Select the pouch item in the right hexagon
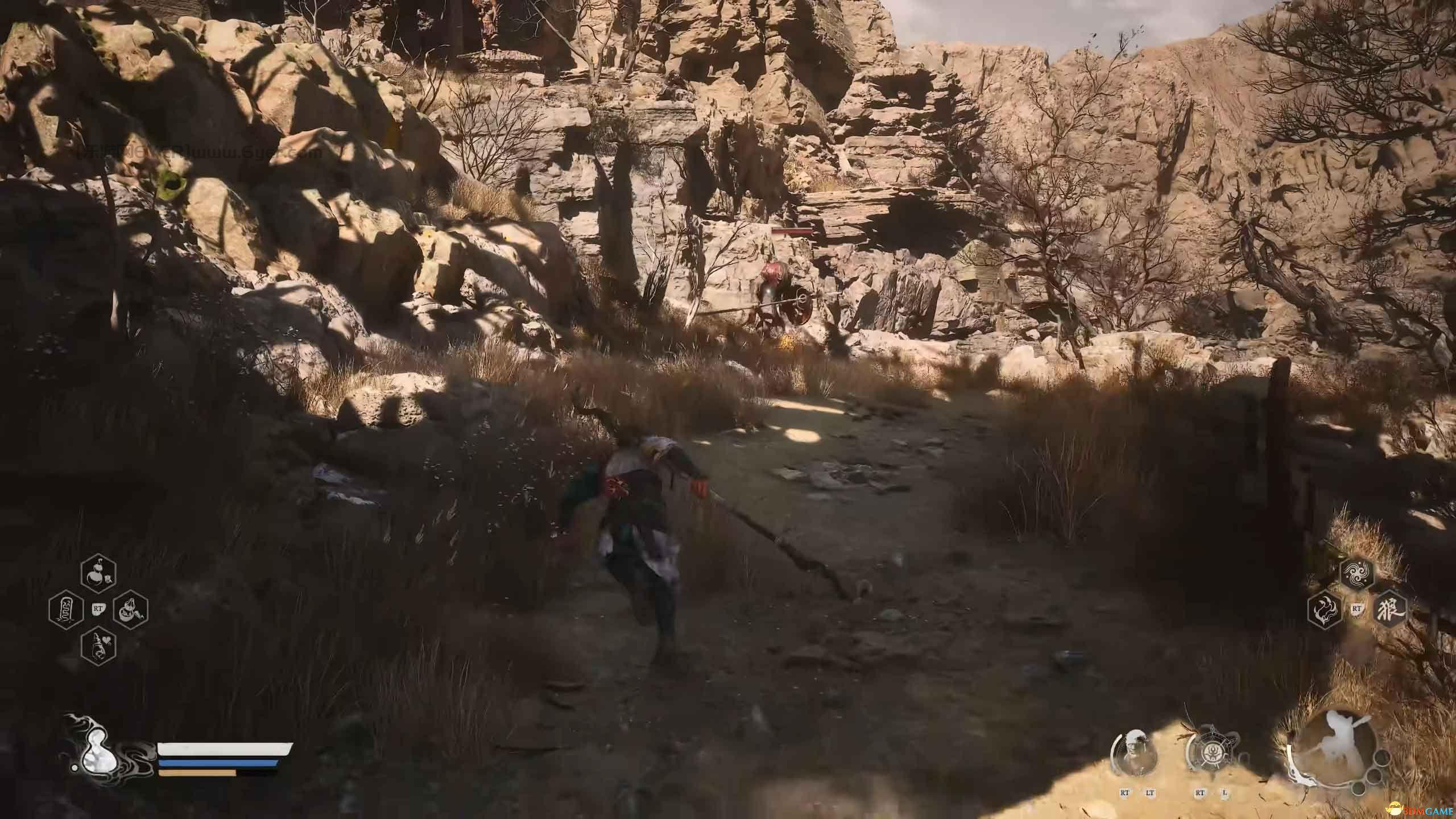 pos(131,610)
